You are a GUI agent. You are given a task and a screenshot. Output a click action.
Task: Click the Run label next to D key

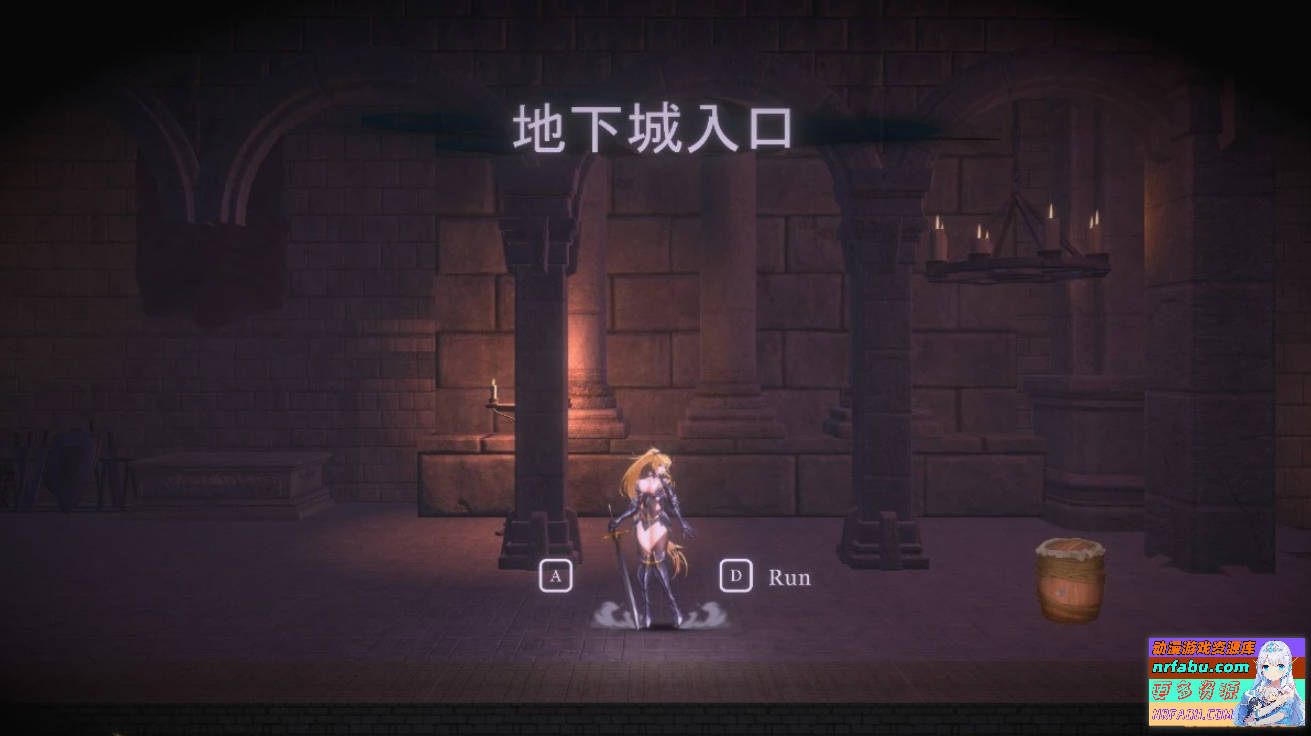(789, 577)
